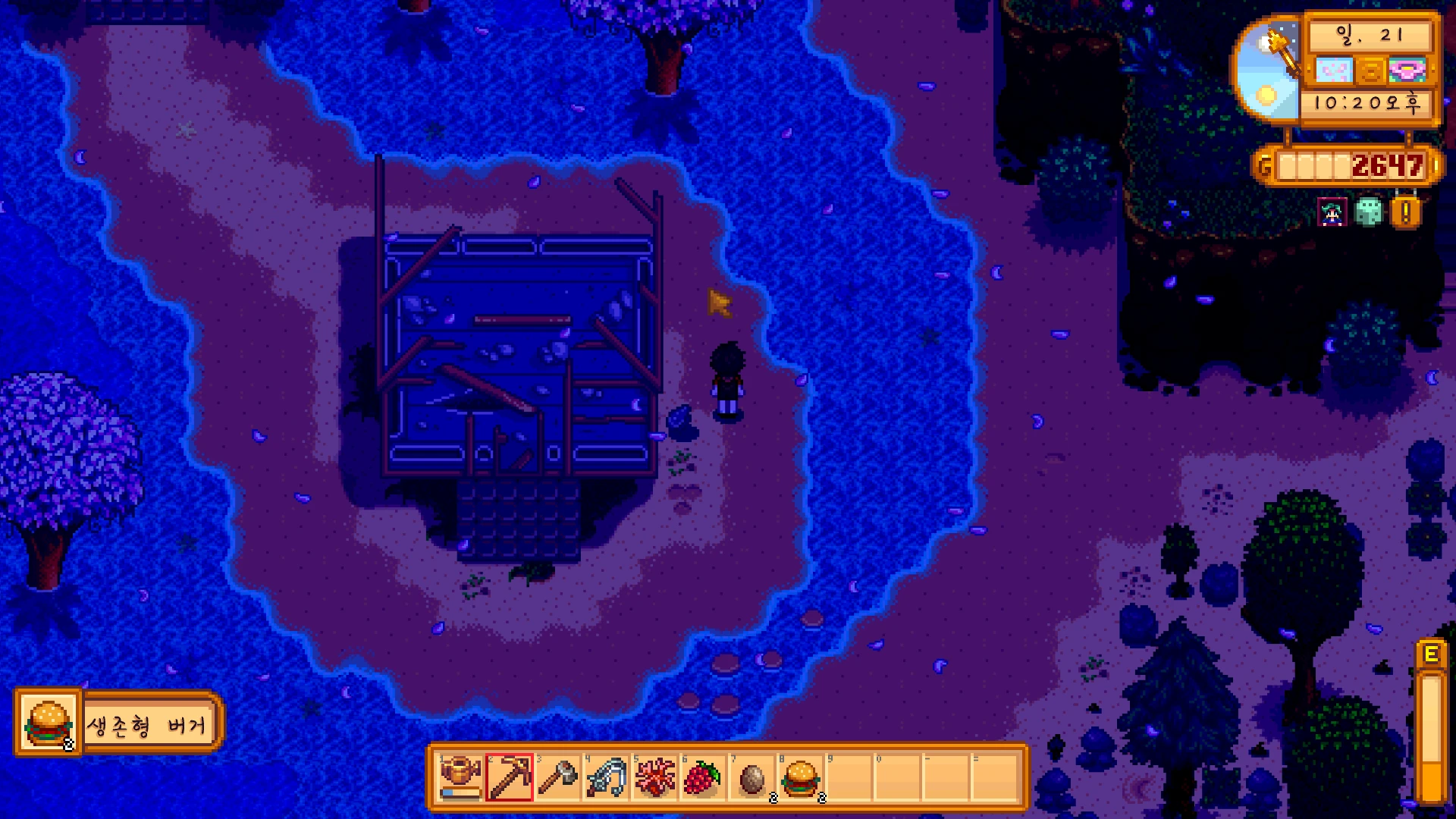The width and height of the screenshot is (1456, 819).
Task: Choose the pickaxe hotbar slot
Action: (x=510, y=777)
